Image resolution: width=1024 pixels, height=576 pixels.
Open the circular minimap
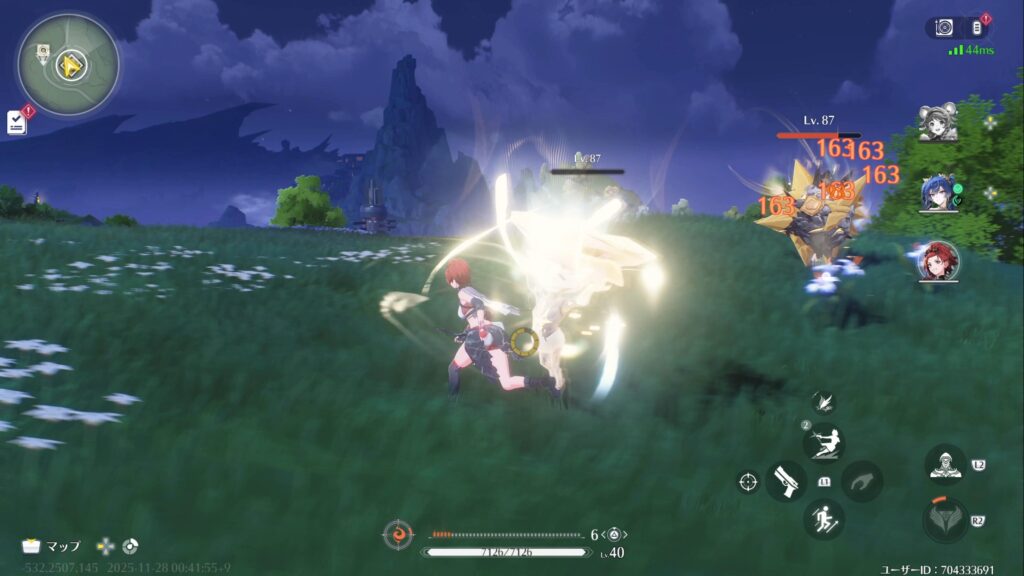coord(68,65)
